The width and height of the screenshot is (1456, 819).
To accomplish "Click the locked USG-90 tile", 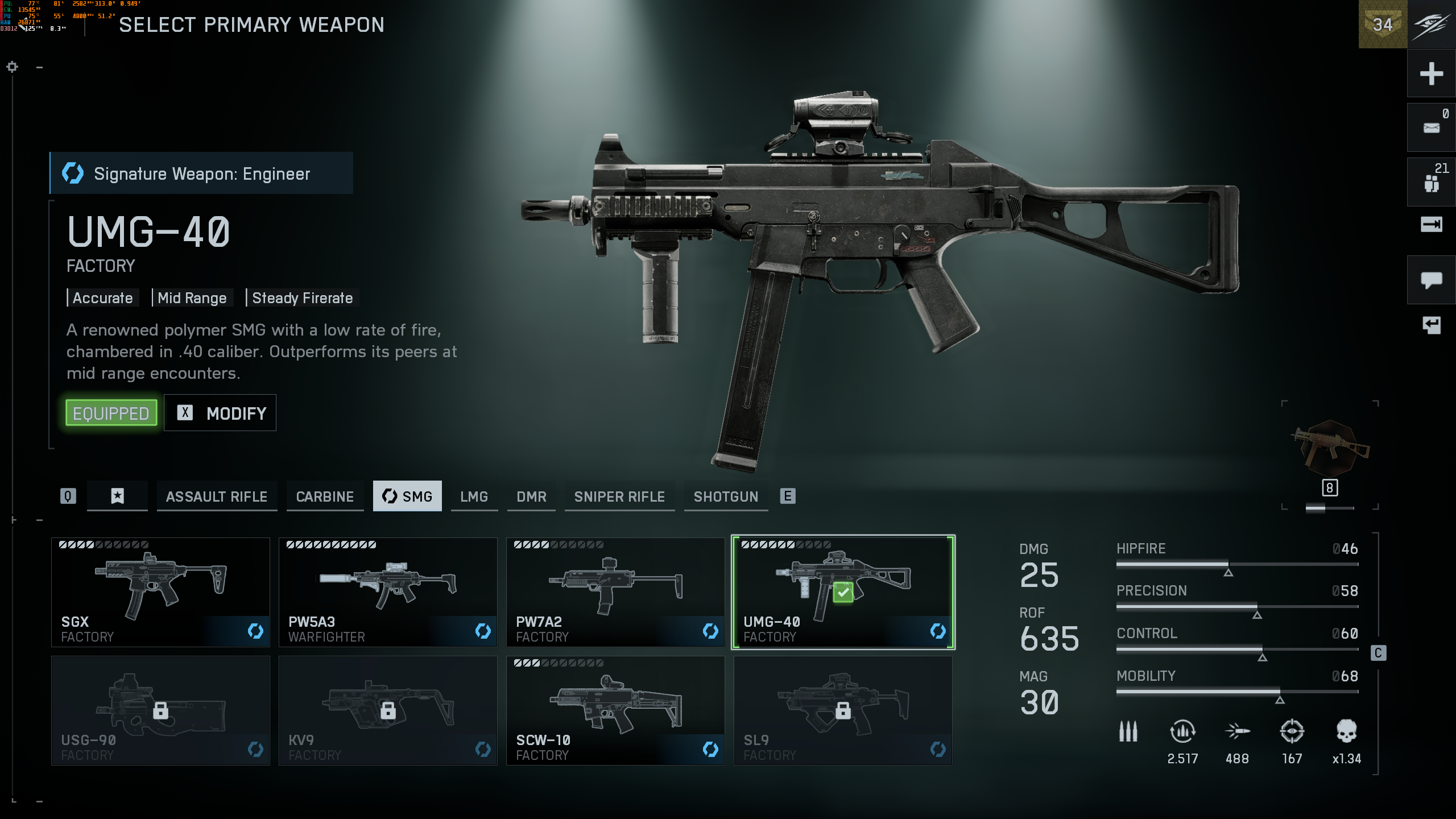I will (160, 710).
